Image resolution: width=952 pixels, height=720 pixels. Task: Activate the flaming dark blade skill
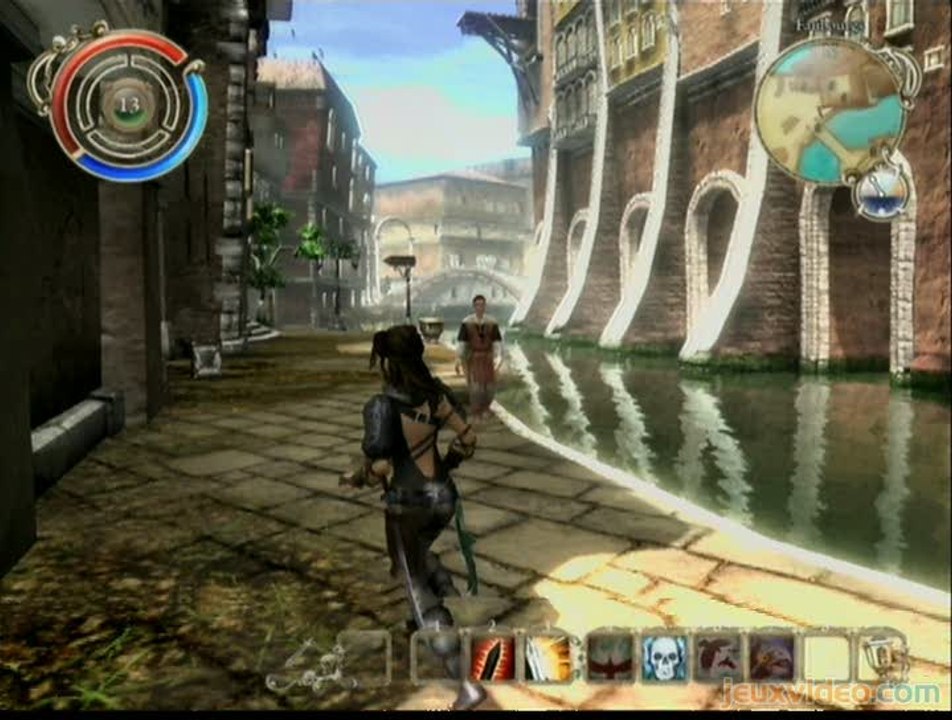pyautogui.click(x=492, y=658)
